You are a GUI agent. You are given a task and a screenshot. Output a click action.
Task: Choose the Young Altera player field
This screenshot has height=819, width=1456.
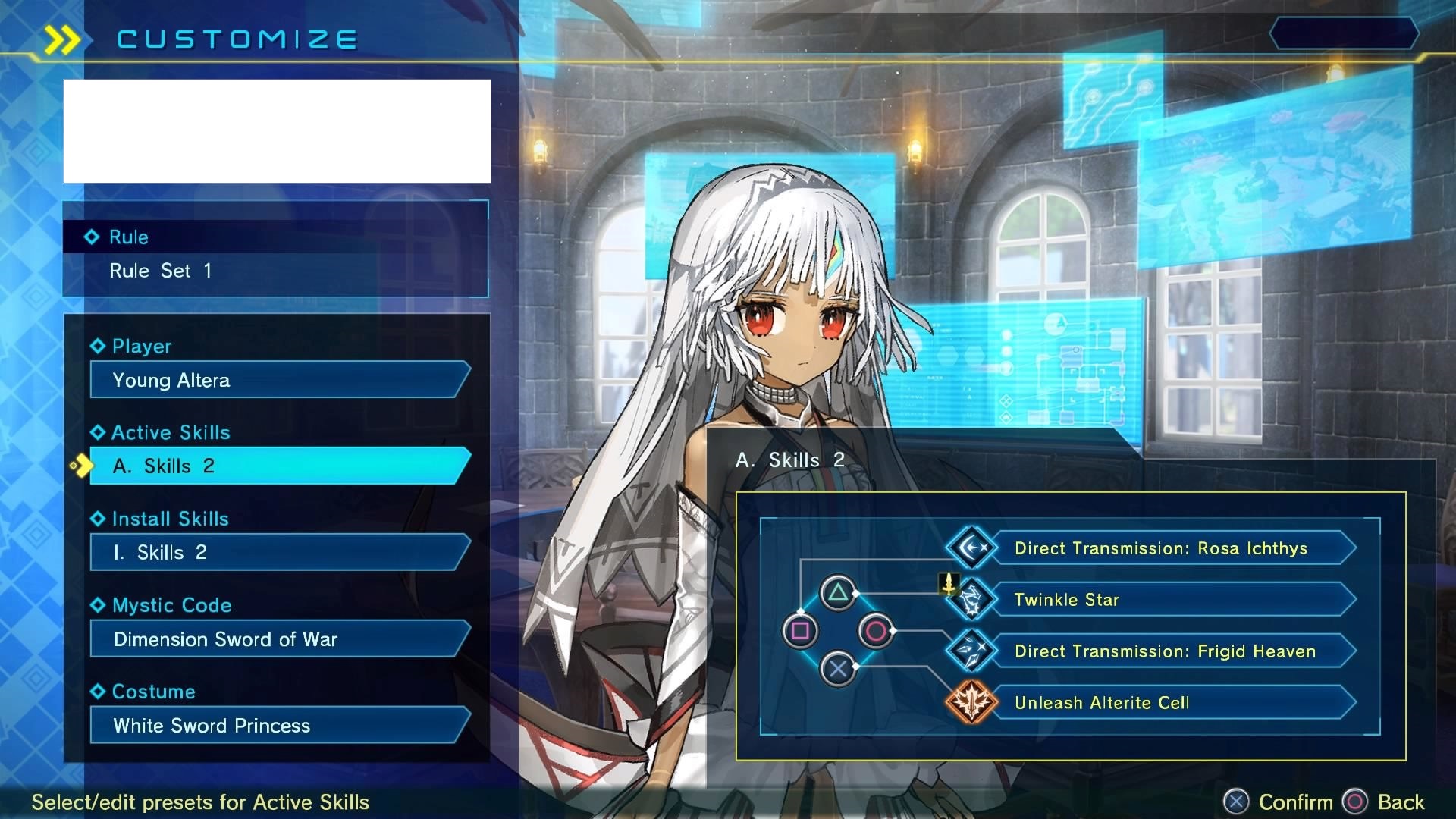279,380
